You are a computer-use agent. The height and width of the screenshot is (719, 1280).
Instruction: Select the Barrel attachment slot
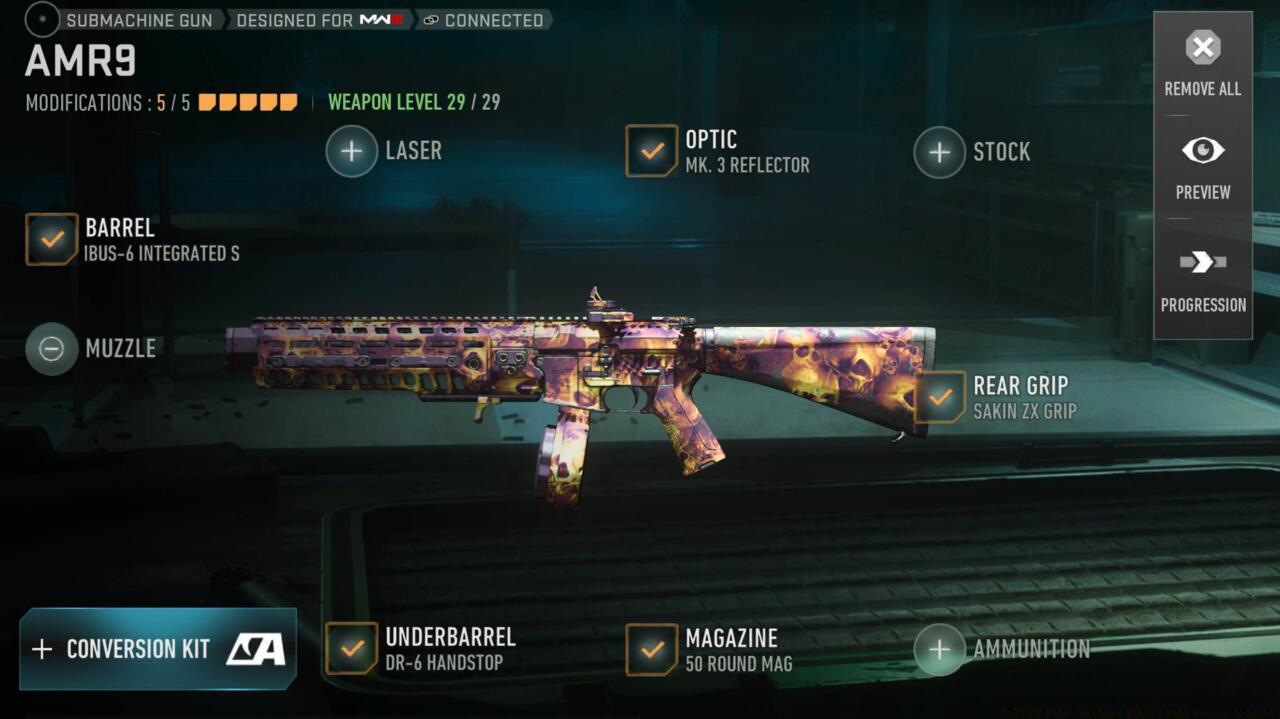pos(52,239)
